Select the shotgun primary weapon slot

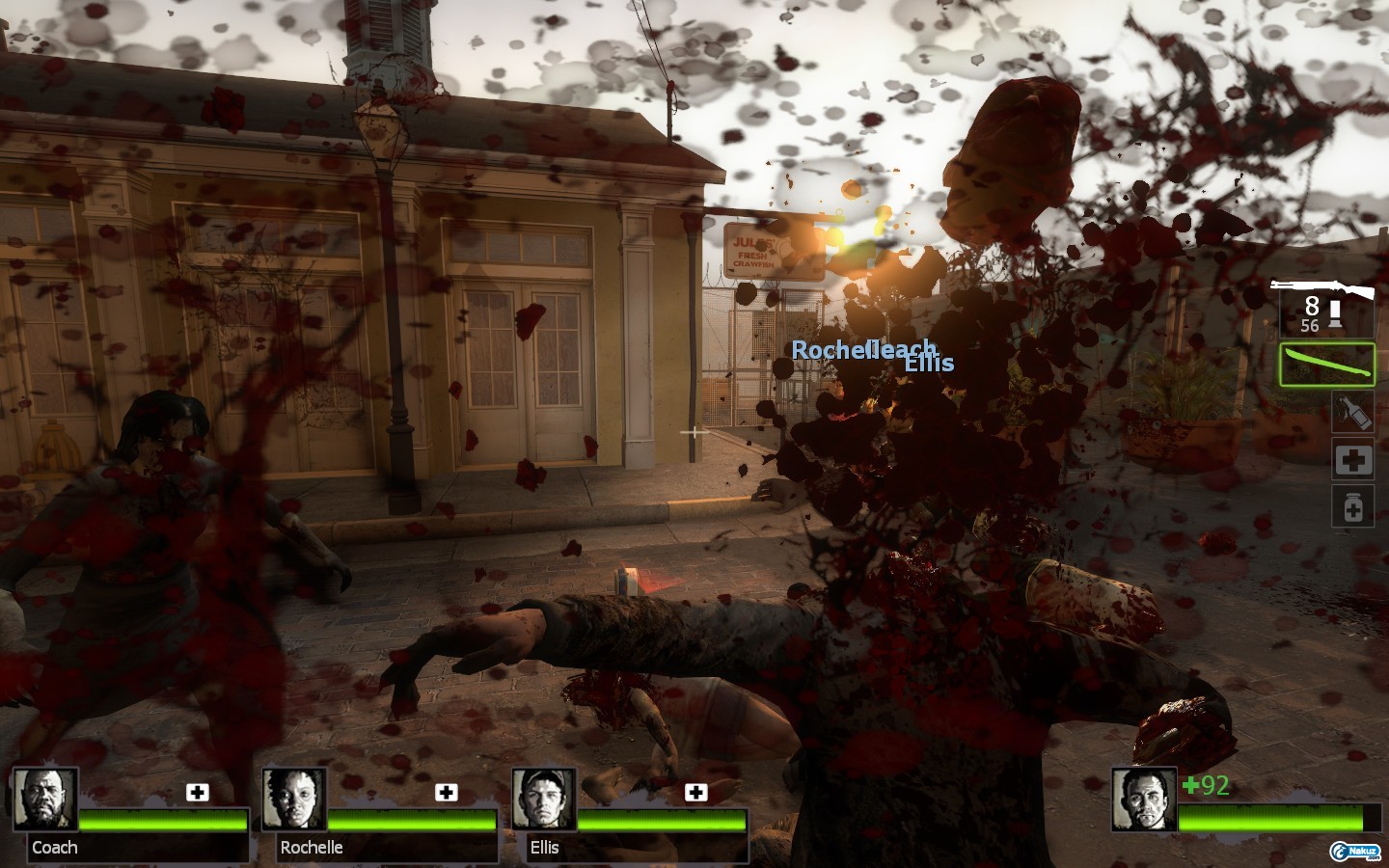point(1325,307)
